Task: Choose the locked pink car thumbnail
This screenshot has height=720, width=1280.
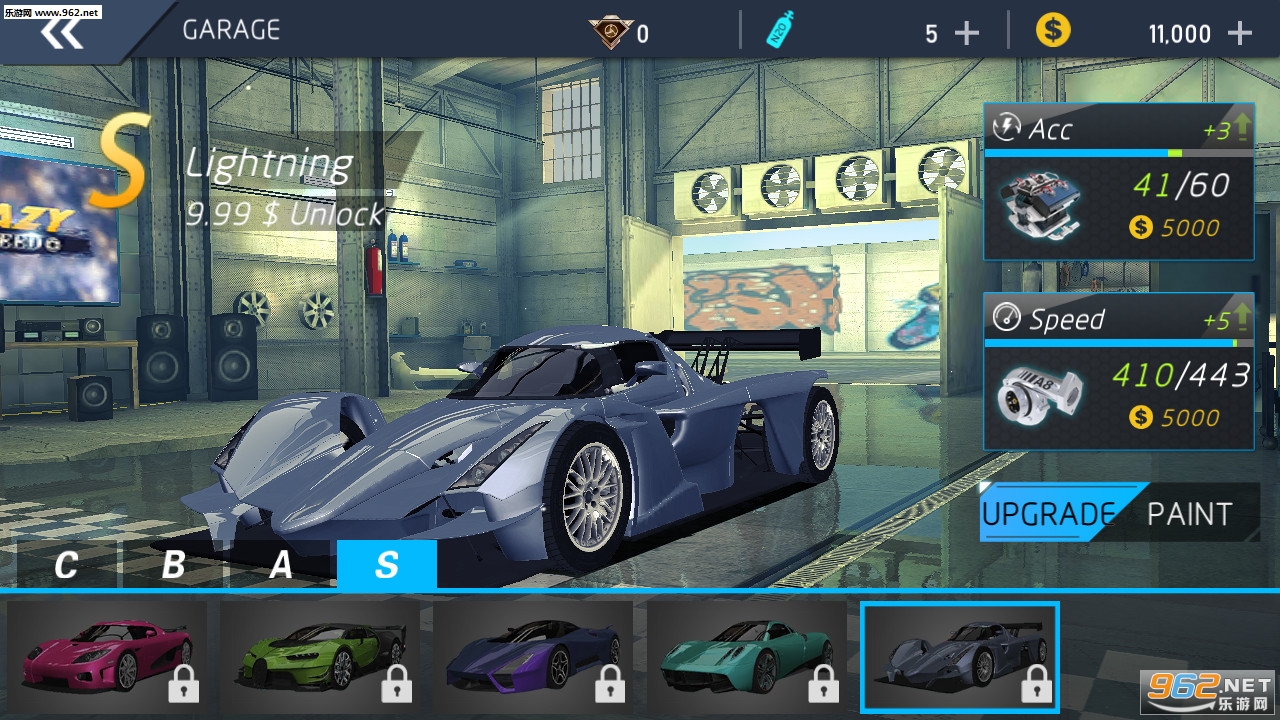Action: coord(107,655)
